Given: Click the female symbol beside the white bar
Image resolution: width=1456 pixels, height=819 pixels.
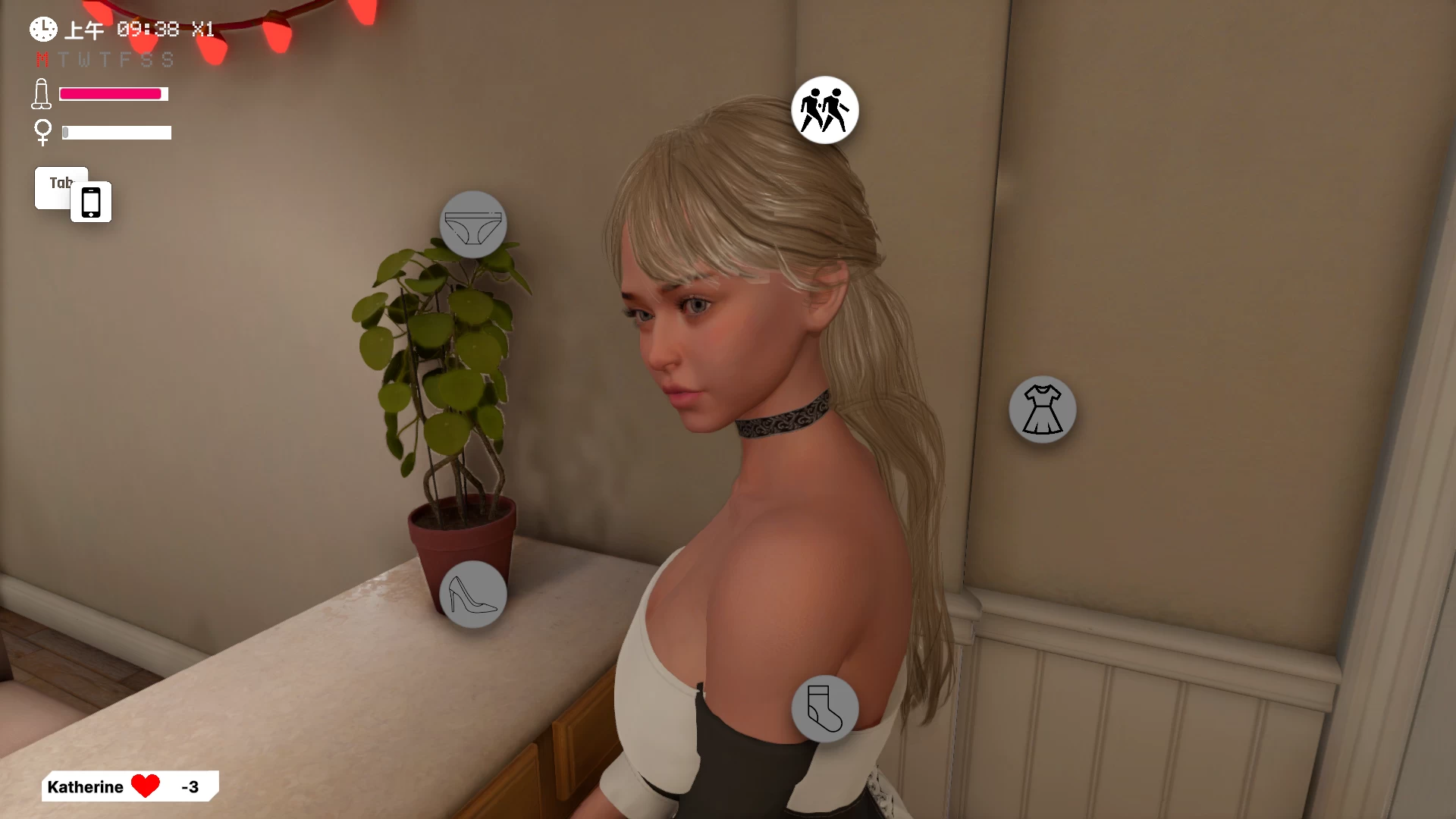Looking at the screenshot, I should tap(43, 132).
